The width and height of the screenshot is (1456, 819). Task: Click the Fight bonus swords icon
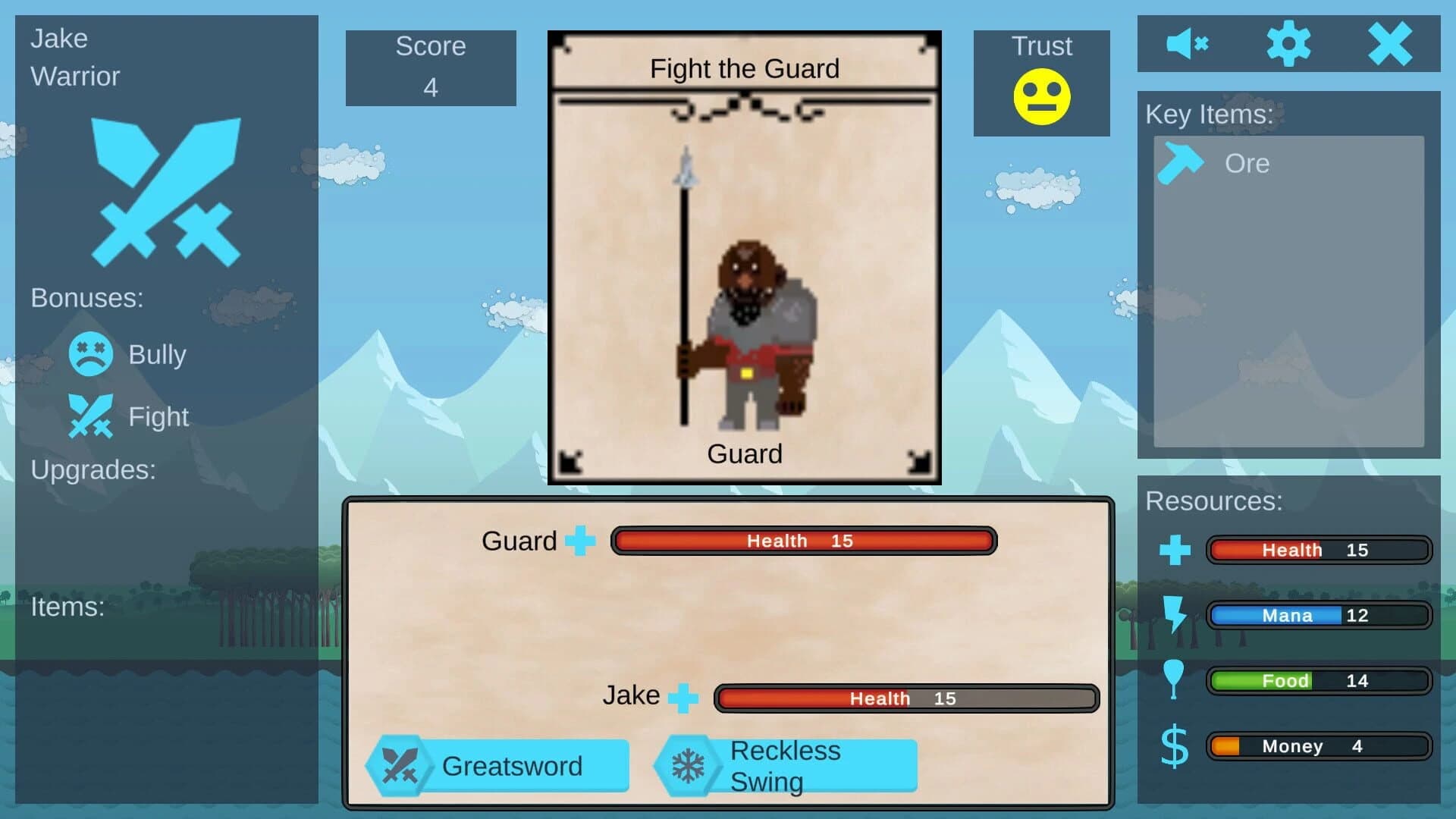(89, 416)
